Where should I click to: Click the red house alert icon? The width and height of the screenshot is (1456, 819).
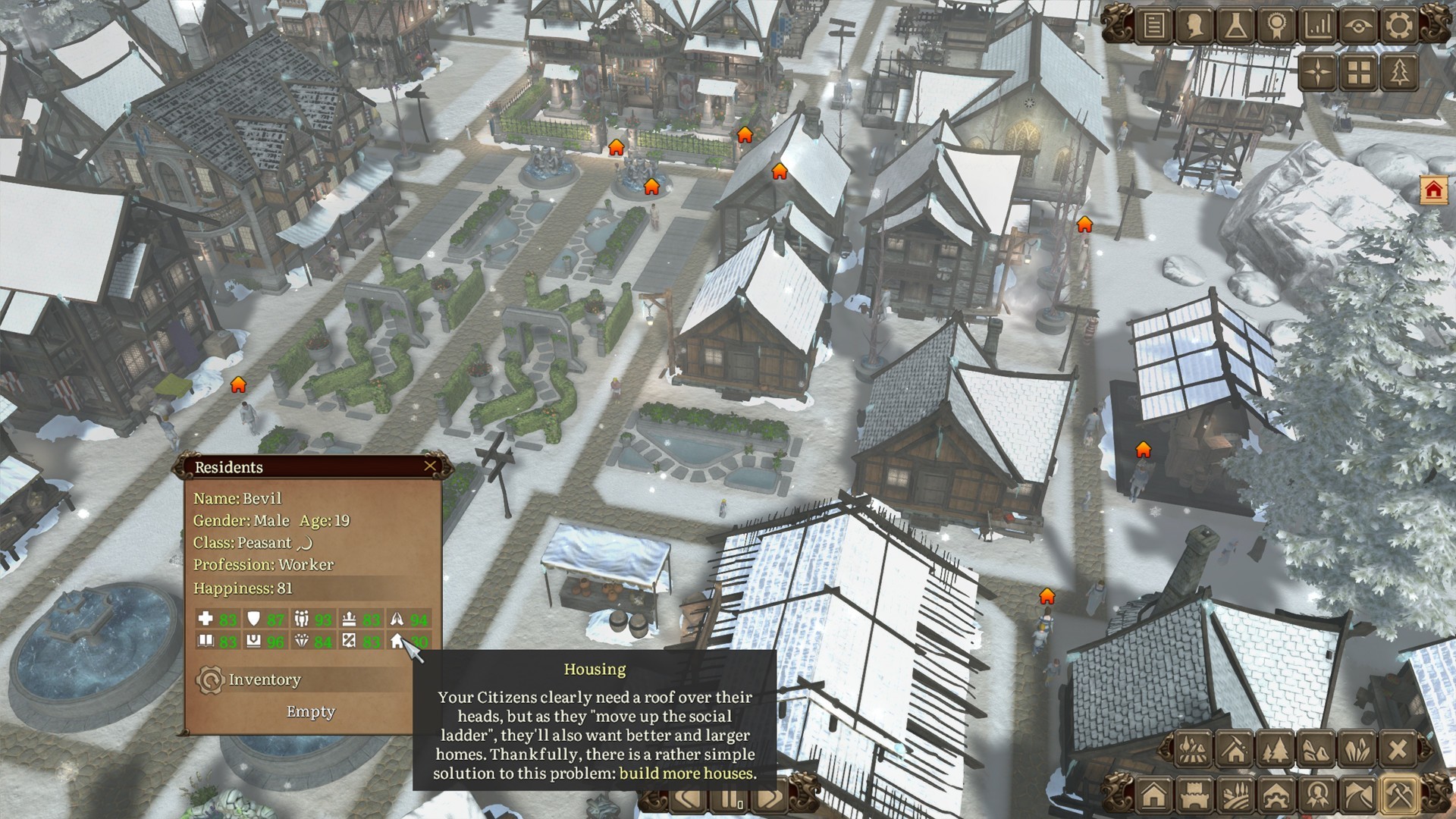(x=1433, y=190)
